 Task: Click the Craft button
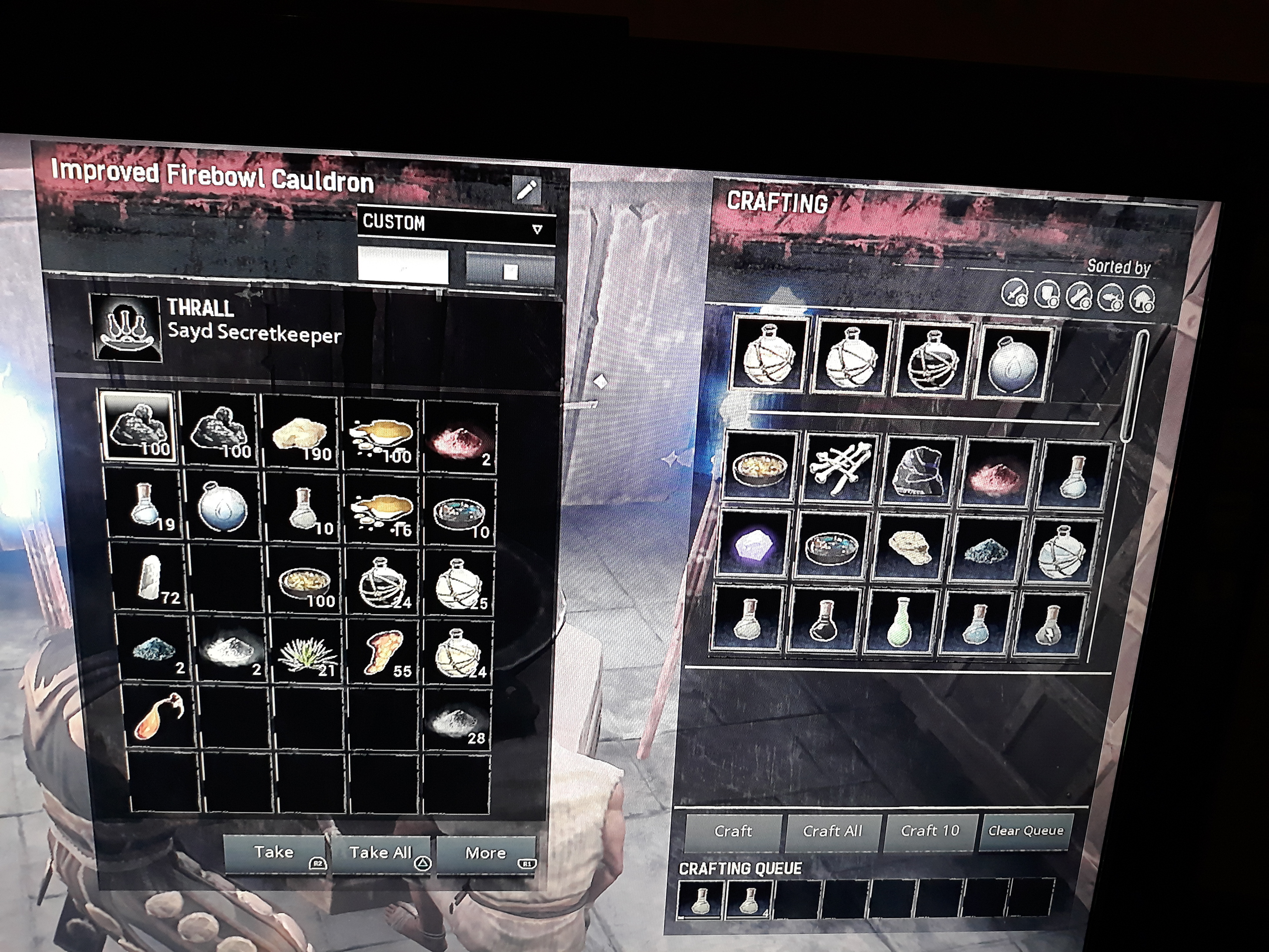733,831
